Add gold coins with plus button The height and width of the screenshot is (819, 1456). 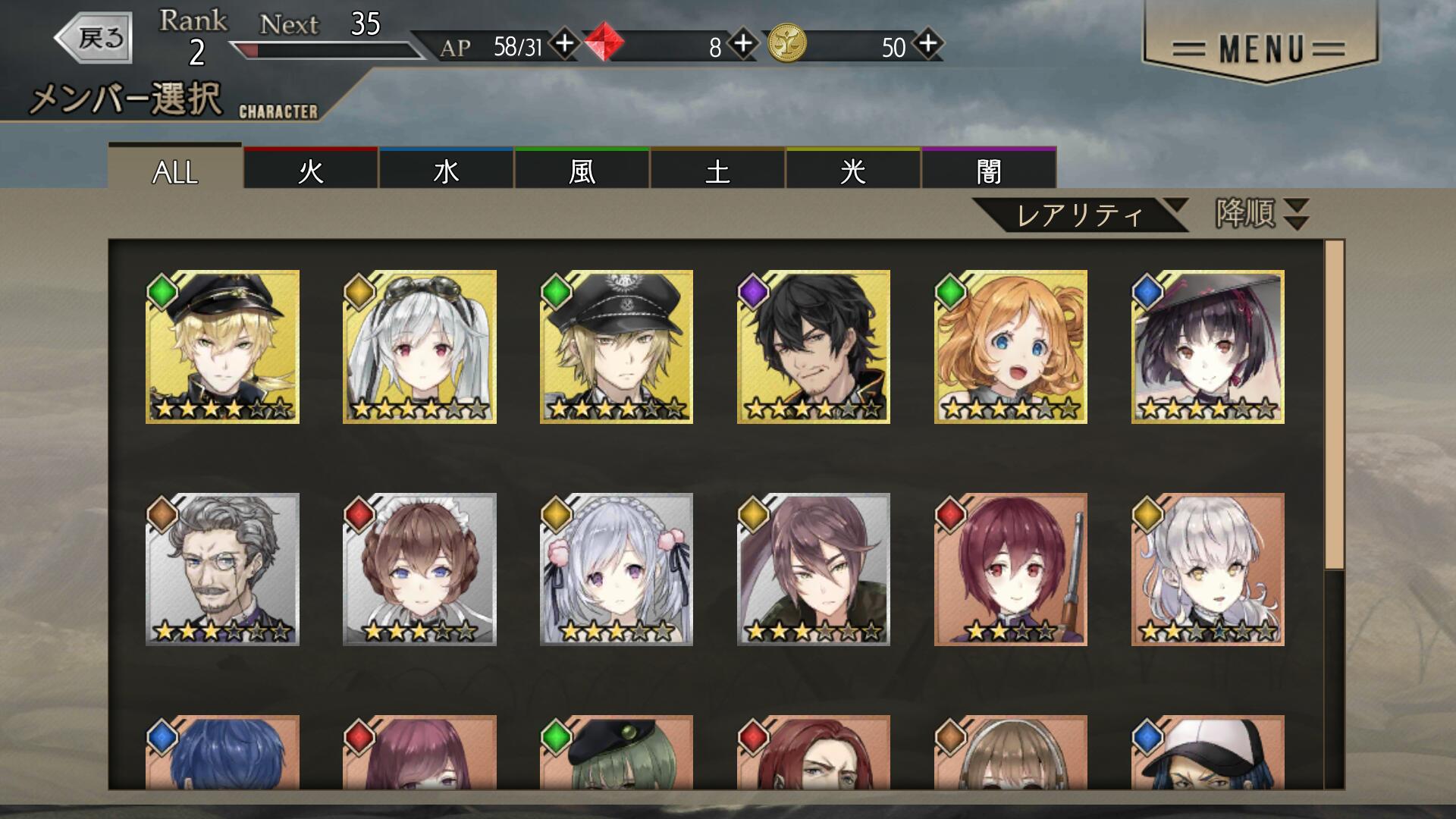click(928, 43)
